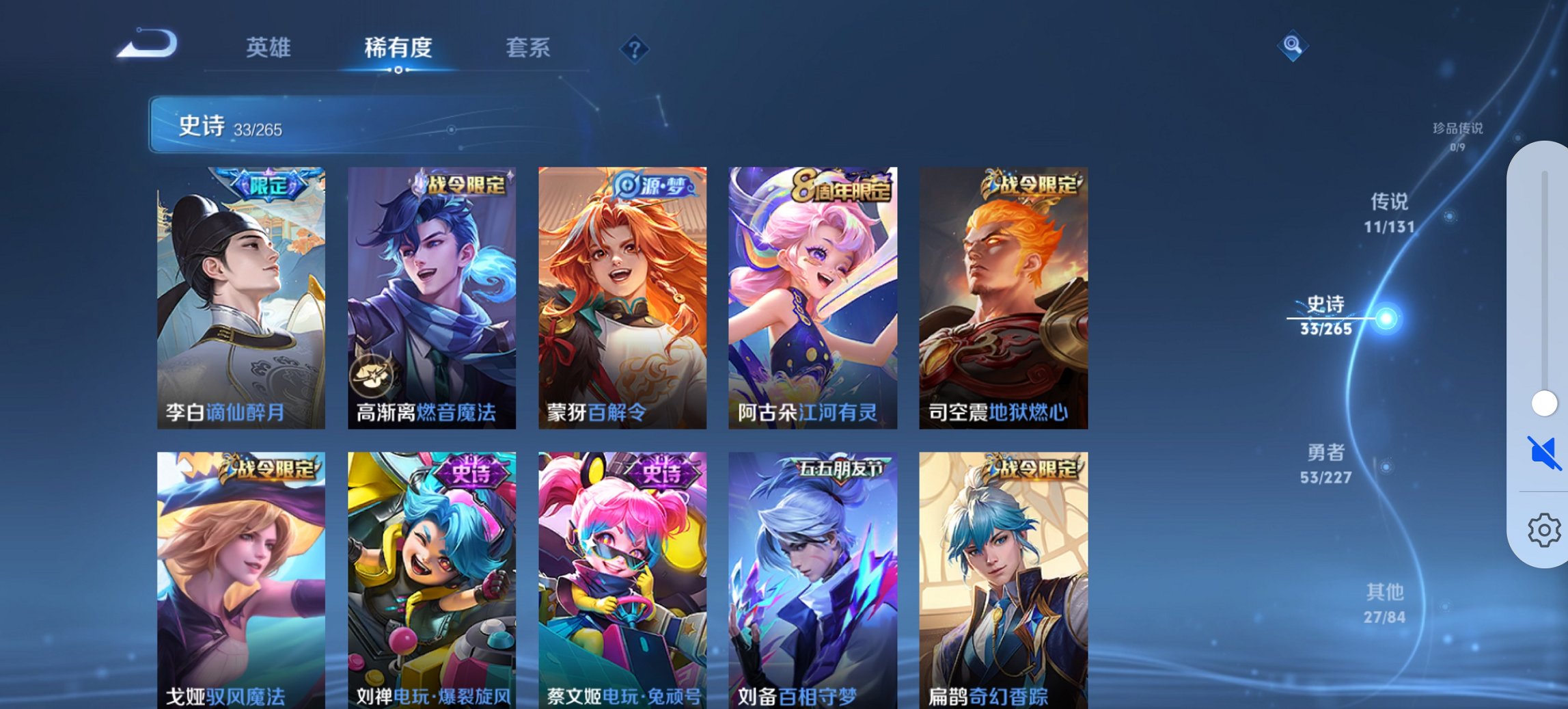Open the settings gear

pos(1543,530)
